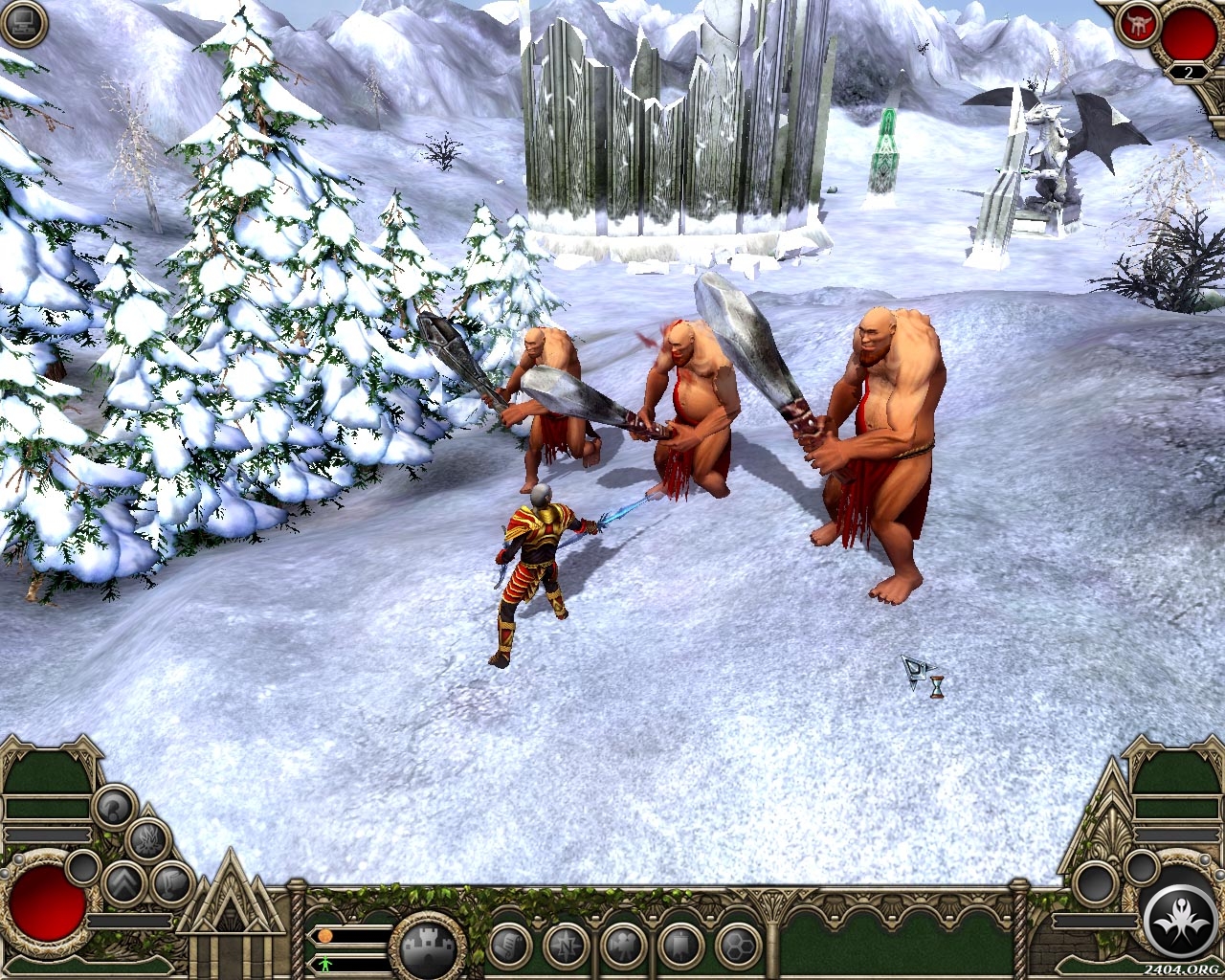Viewport: 1225px width, 980px height.
Task: Click the curled hook ability icon
Action: point(114,806)
